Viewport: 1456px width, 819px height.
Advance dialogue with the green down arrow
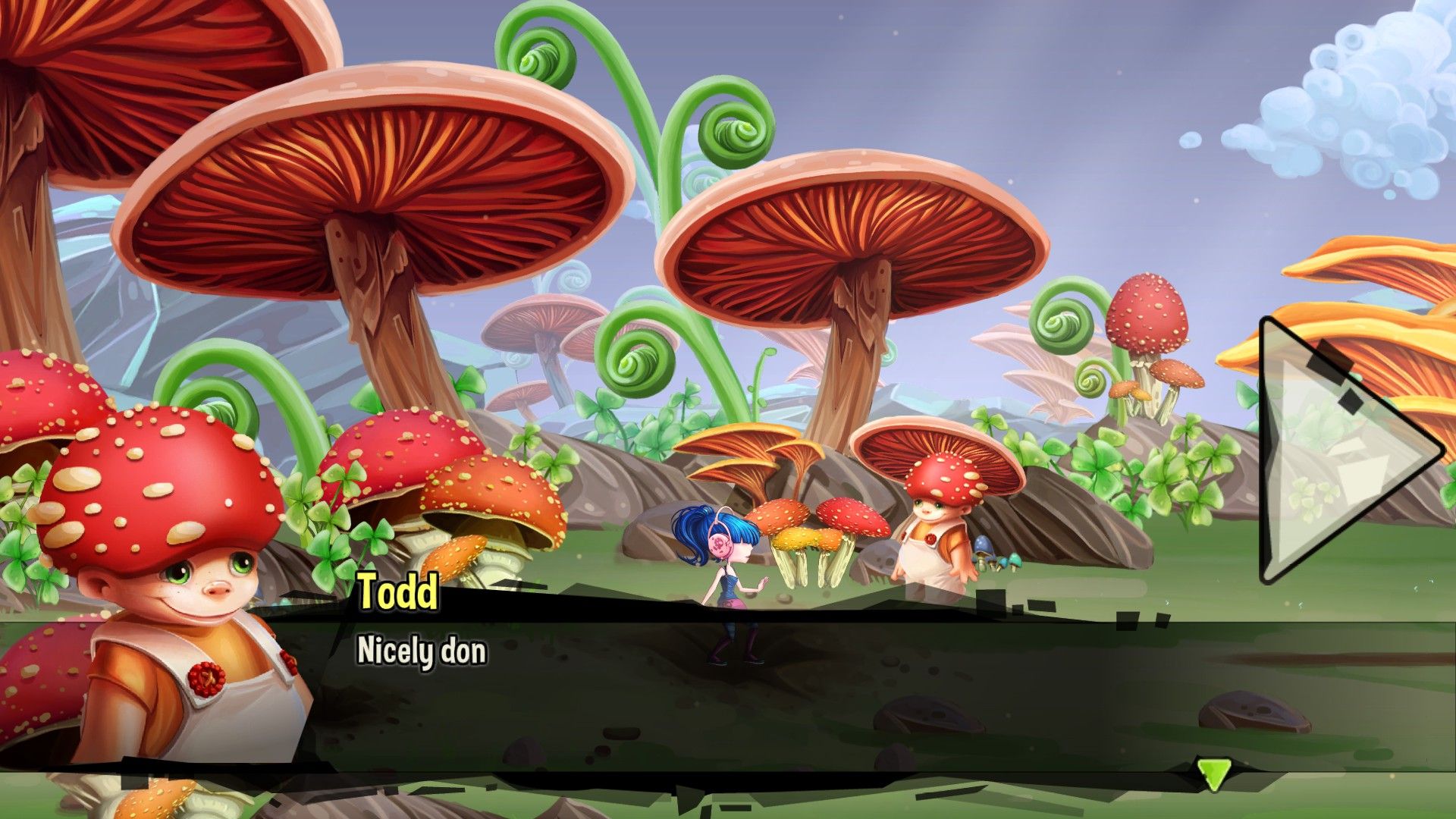coord(1213,774)
